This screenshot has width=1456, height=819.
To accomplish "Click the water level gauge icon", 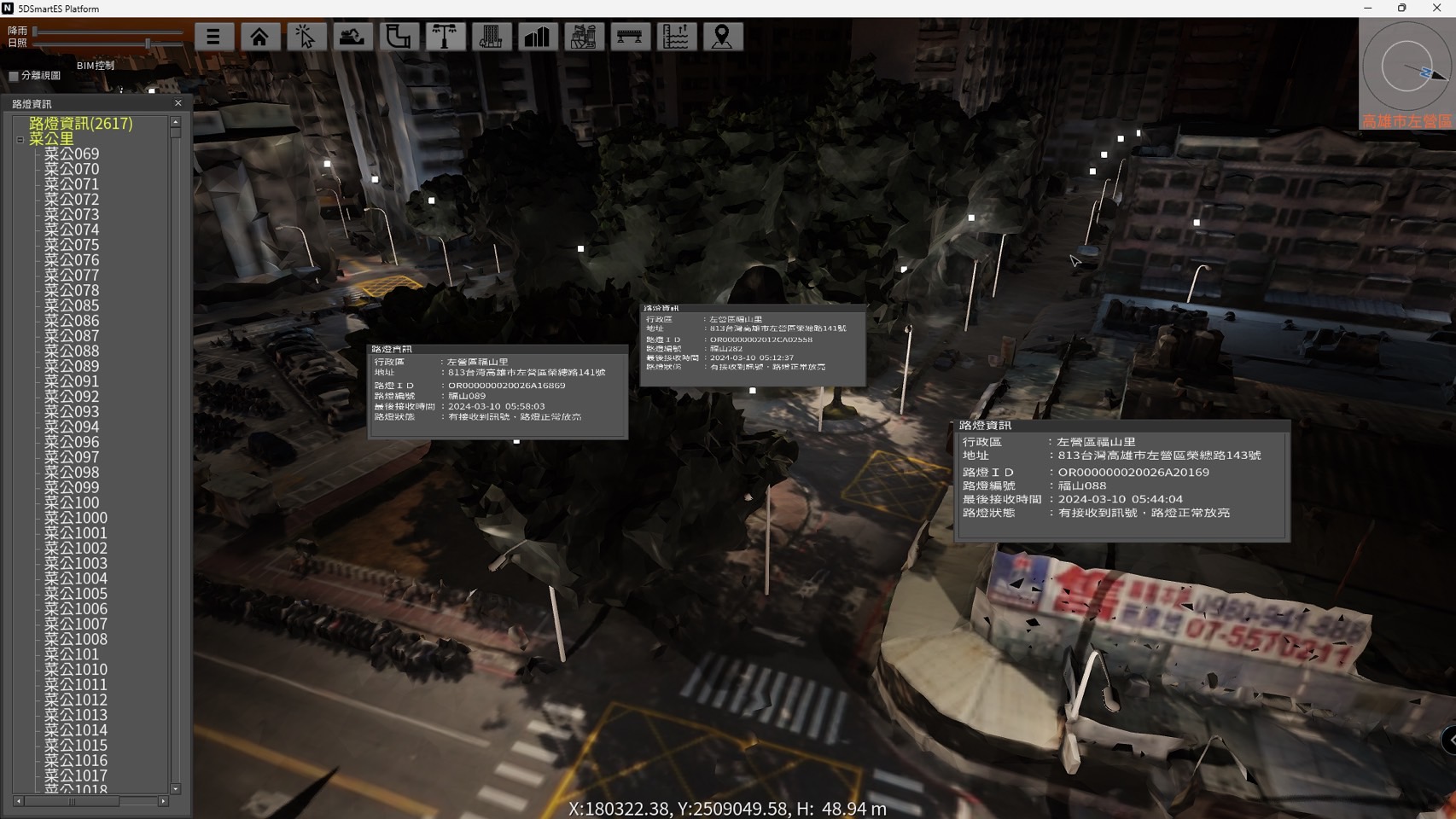I will pyautogui.click(x=675, y=37).
